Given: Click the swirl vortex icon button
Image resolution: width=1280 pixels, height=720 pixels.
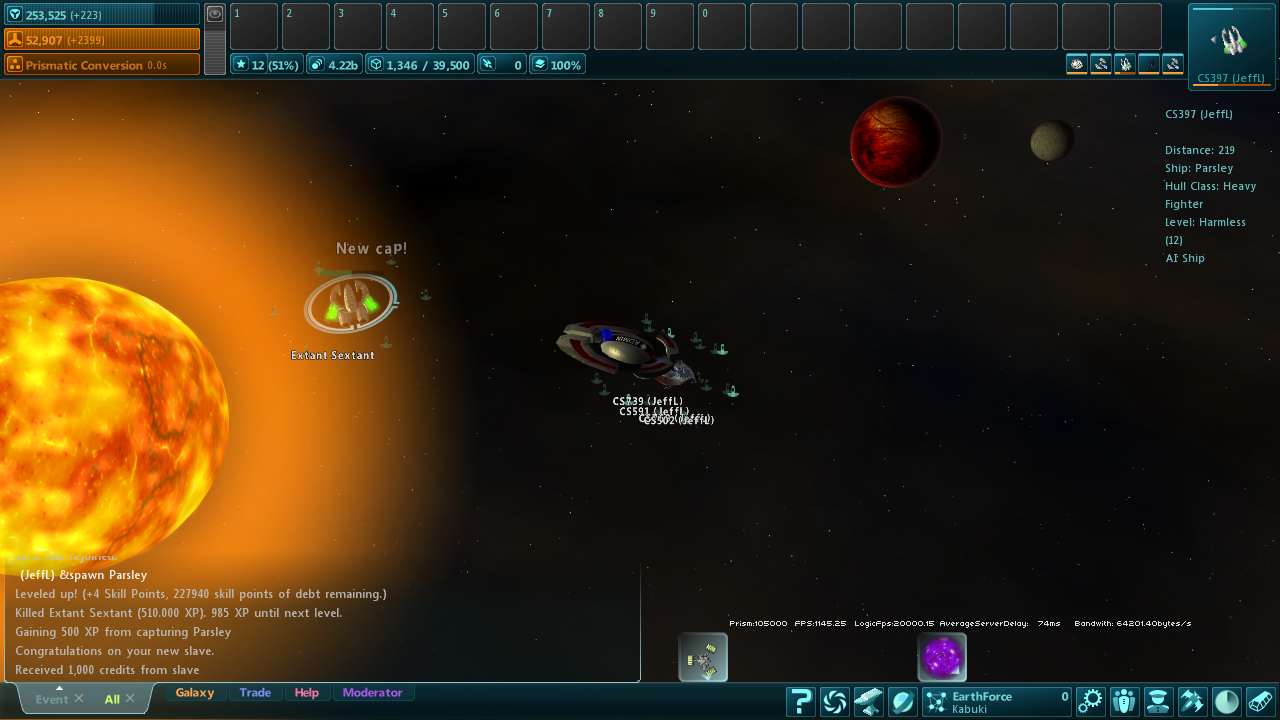Looking at the screenshot, I should (835, 701).
